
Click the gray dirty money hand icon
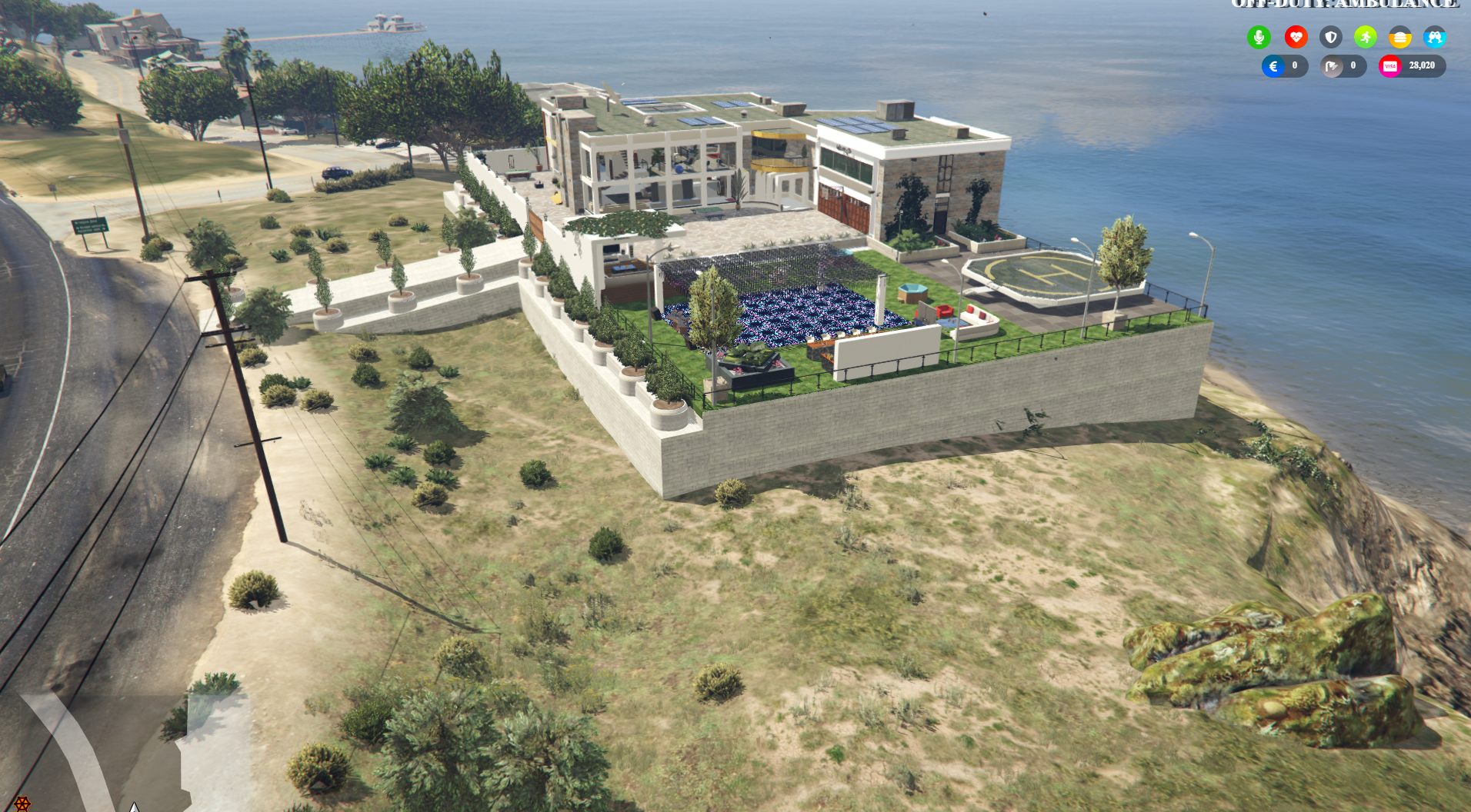1332,66
